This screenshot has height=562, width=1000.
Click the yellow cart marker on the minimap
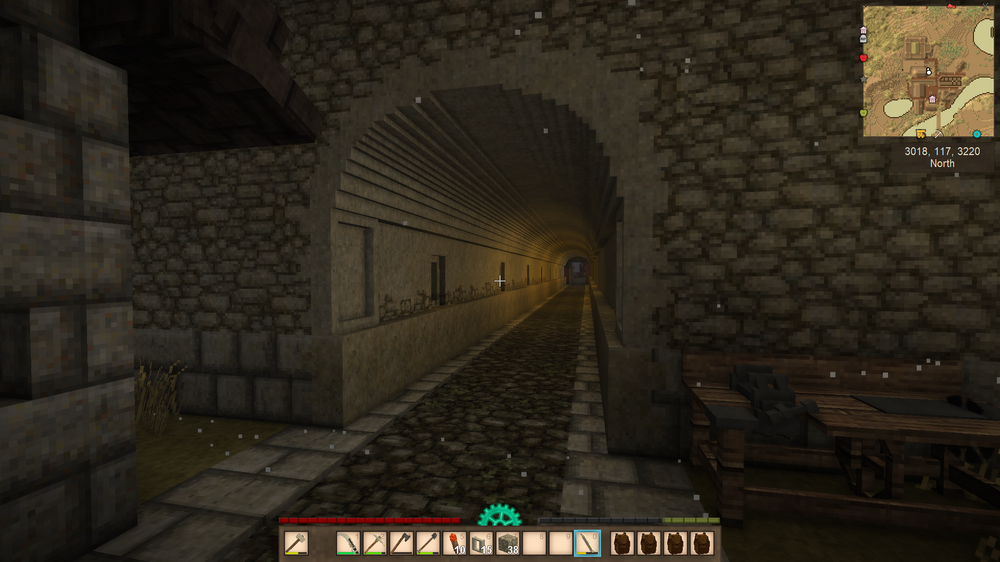[921, 133]
